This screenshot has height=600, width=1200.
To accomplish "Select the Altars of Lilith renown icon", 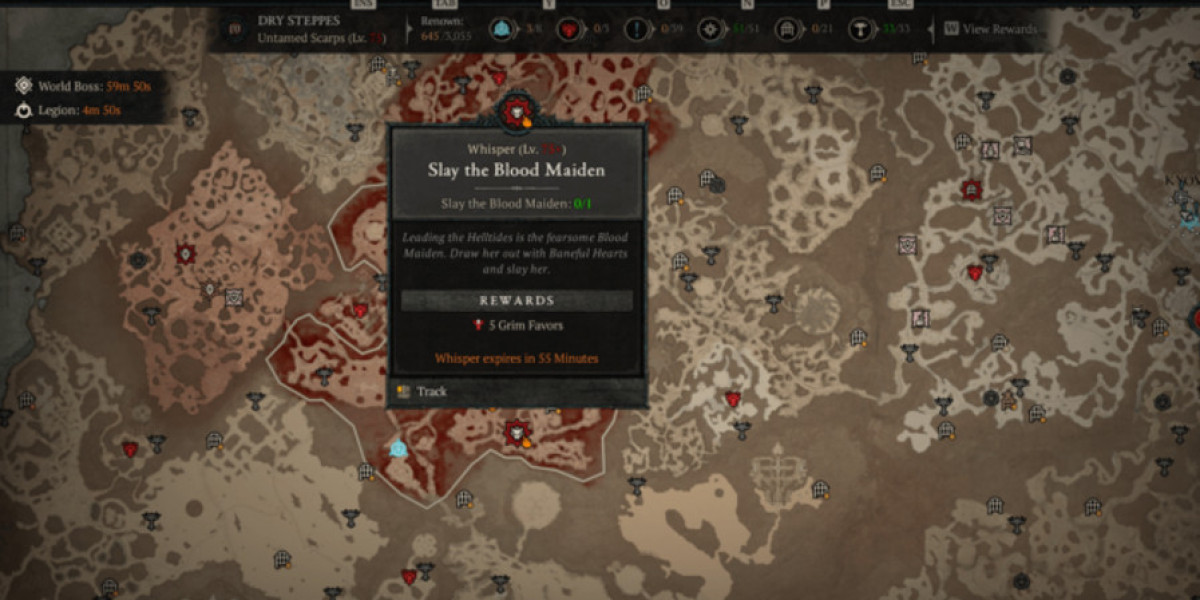I will point(858,30).
